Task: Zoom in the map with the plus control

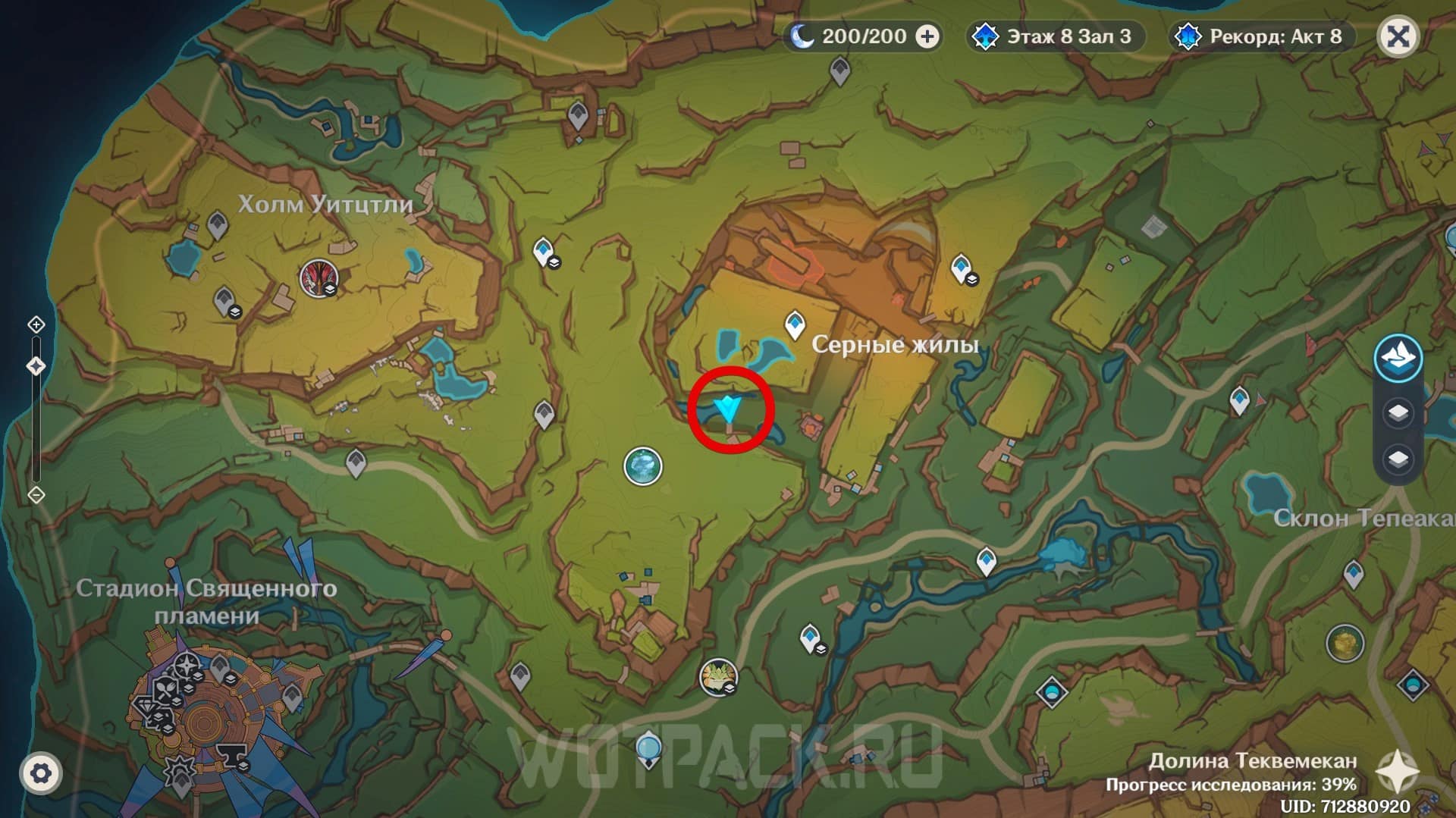Action: pos(36,325)
